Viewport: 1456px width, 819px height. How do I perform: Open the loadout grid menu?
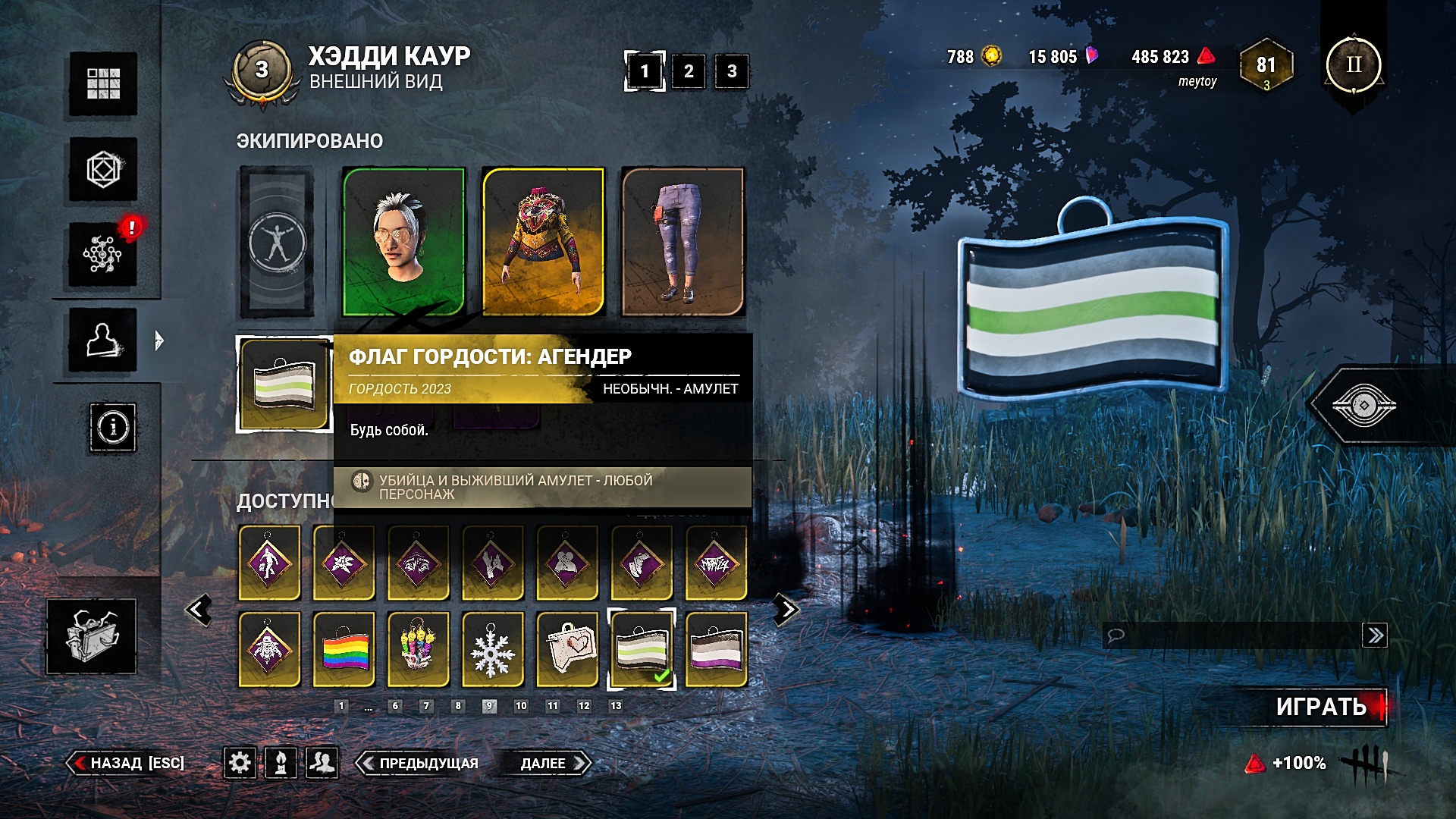tap(103, 83)
